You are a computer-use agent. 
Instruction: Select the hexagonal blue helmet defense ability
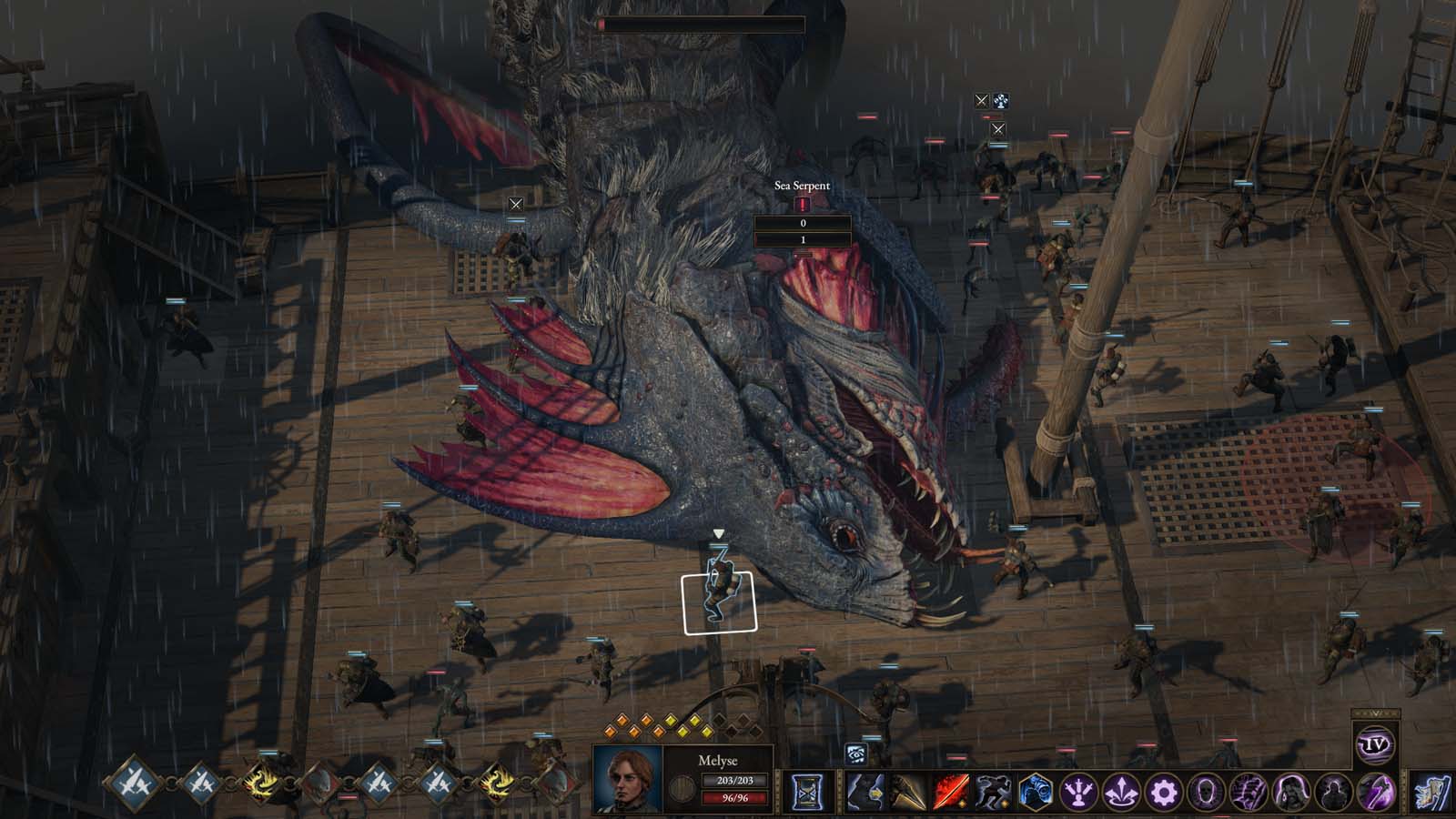pos(1035,794)
